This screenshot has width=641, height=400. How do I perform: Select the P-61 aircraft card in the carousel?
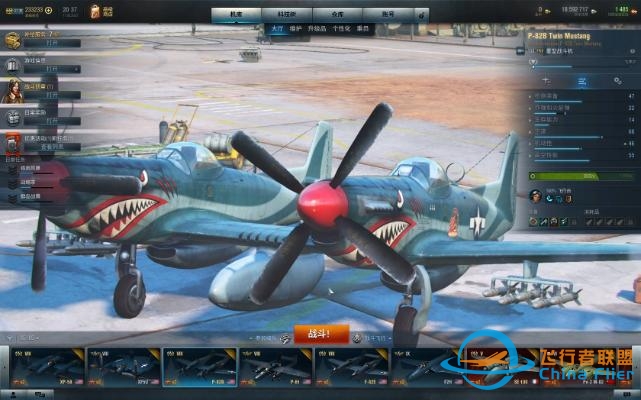(x=275, y=368)
